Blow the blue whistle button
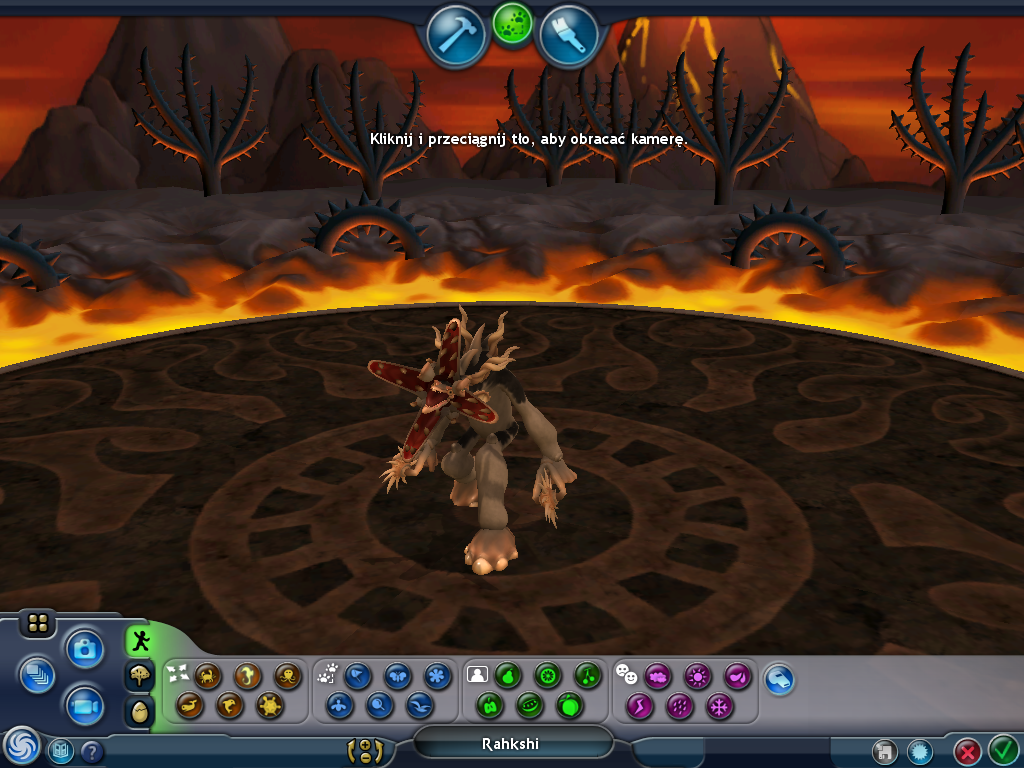 (x=780, y=680)
